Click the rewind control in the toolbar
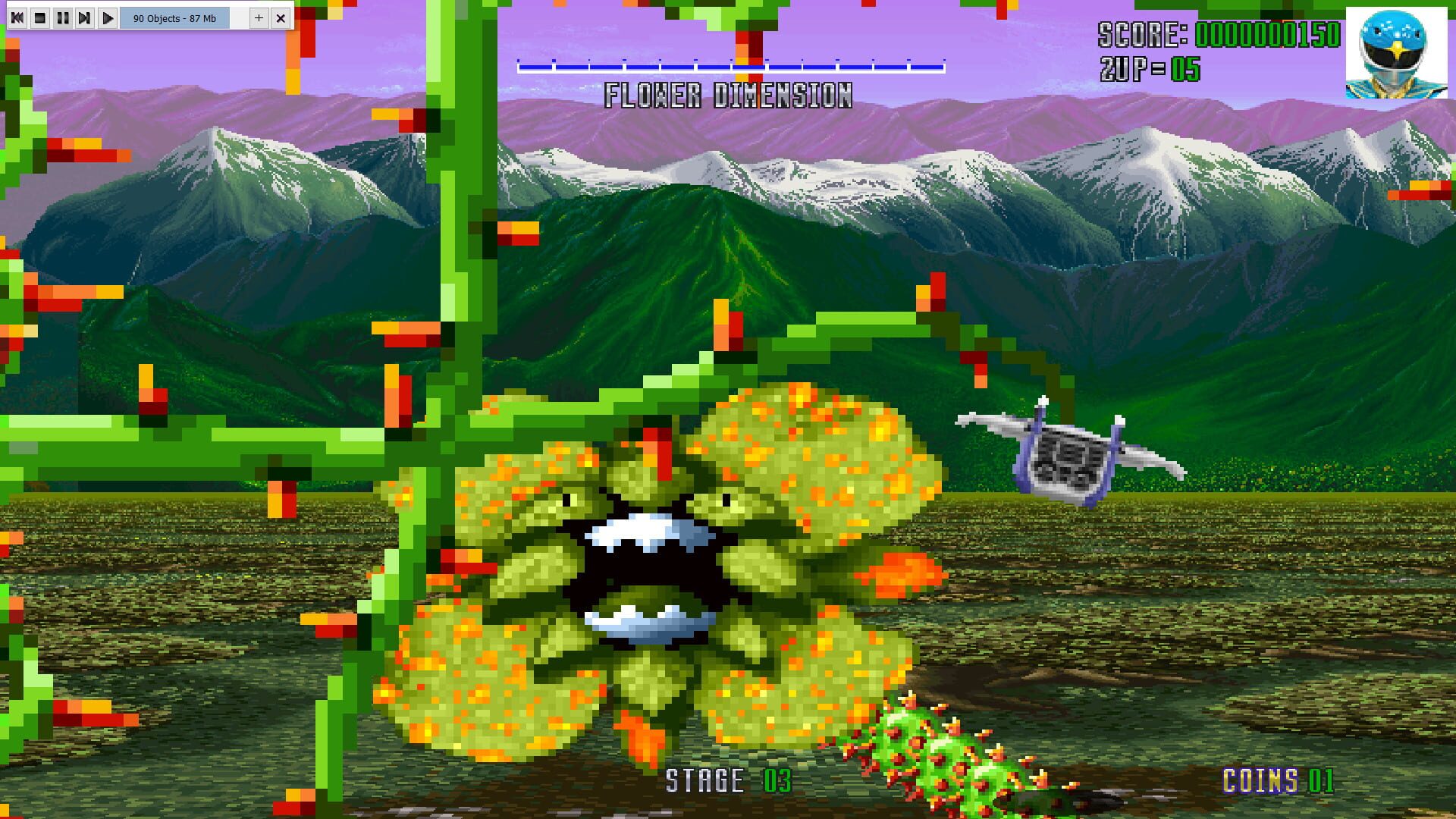 (17, 18)
